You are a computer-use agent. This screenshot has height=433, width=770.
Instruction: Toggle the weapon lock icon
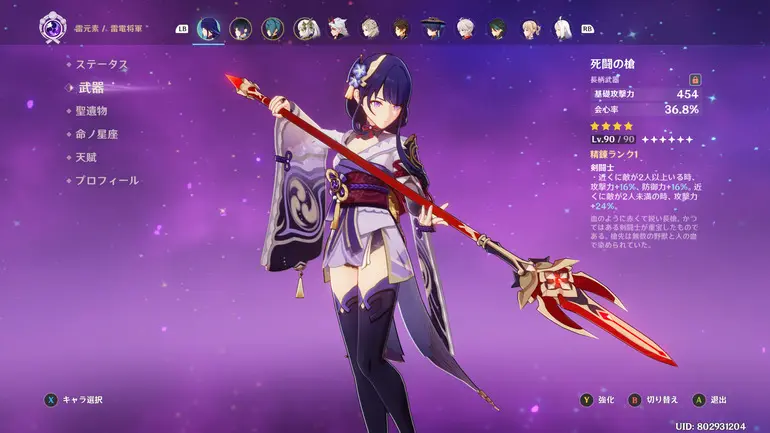[x=695, y=79]
